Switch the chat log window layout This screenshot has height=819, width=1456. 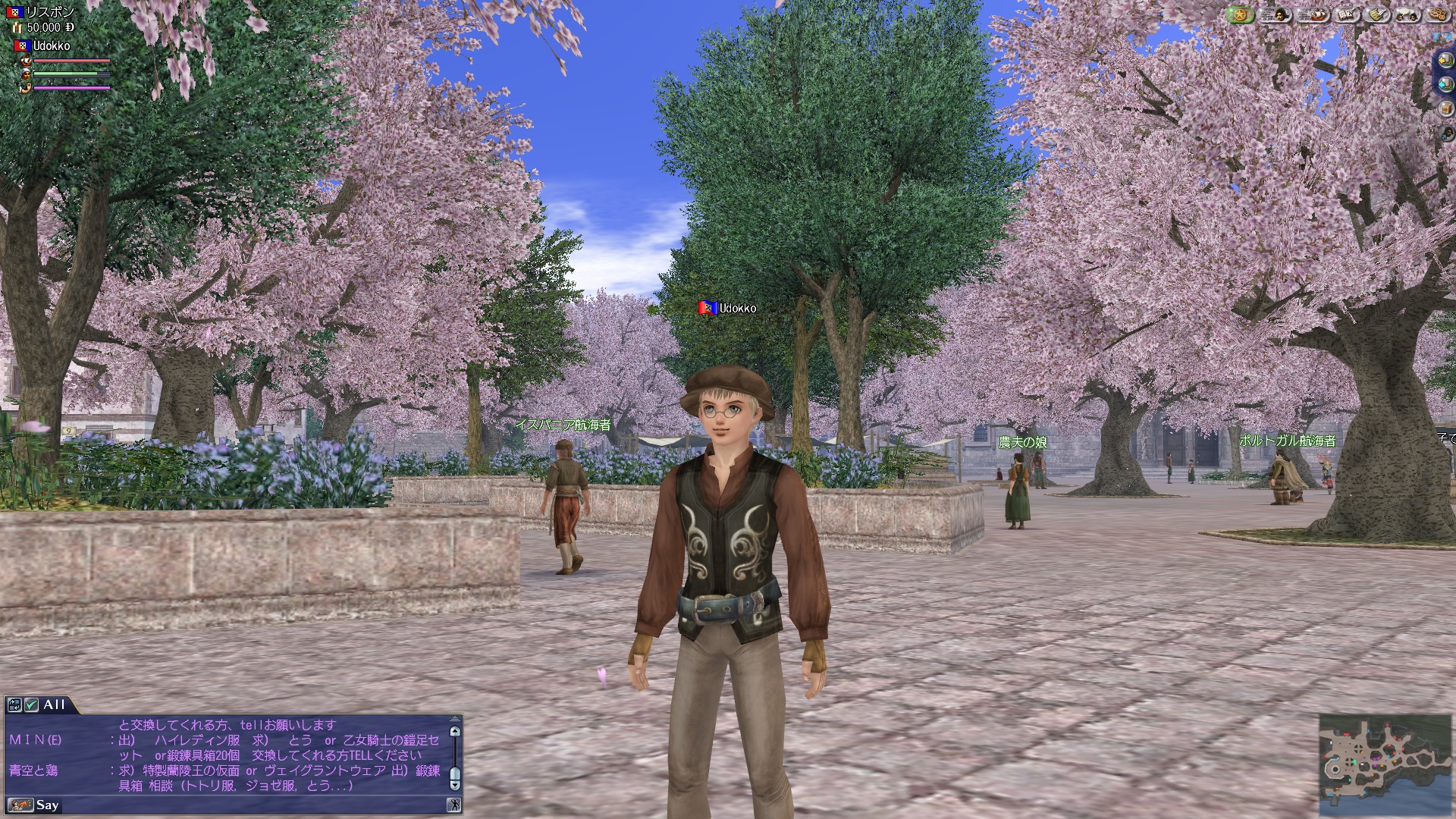click(14, 705)
